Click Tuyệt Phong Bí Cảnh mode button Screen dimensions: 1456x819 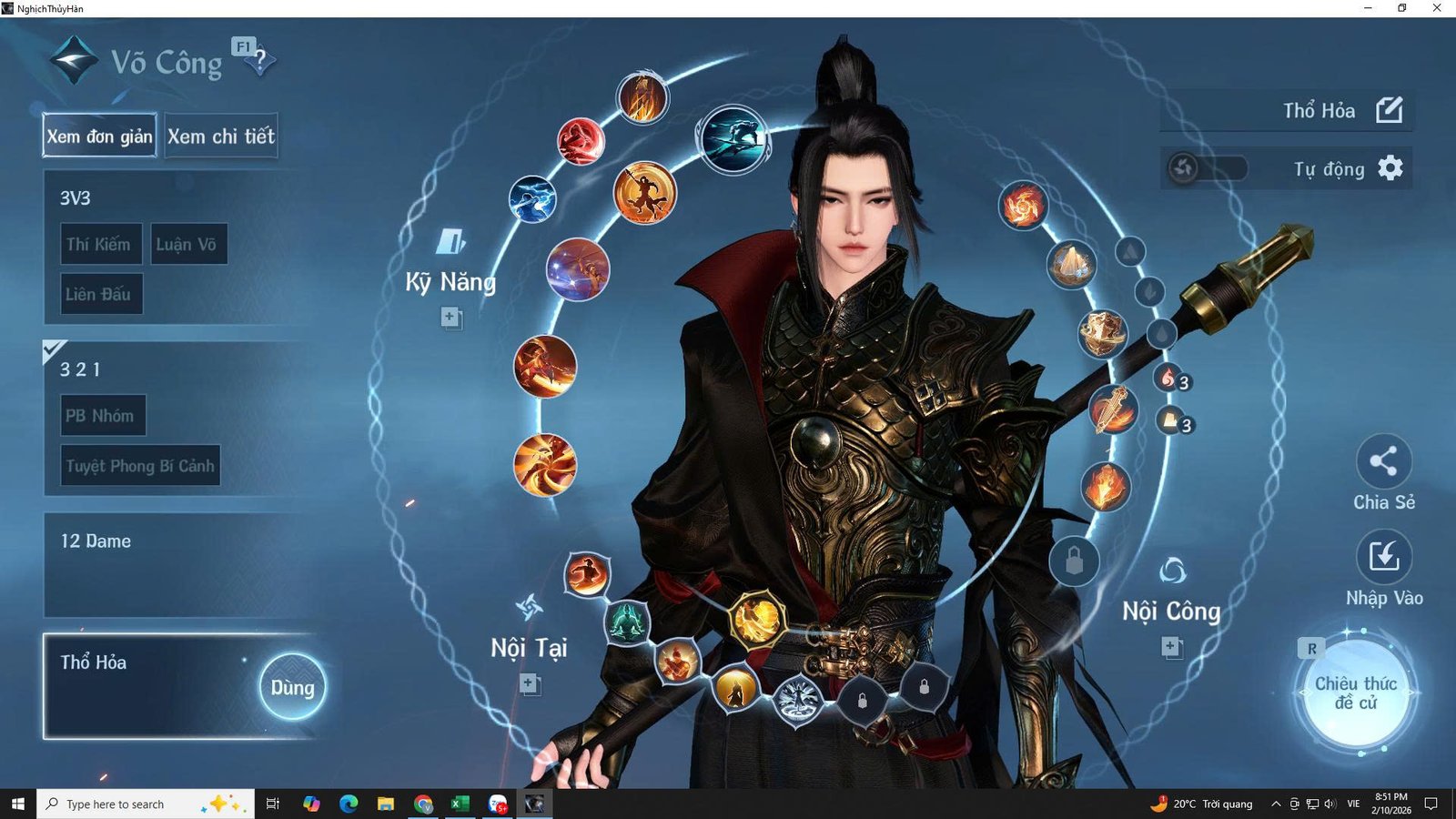coord(140,465)
